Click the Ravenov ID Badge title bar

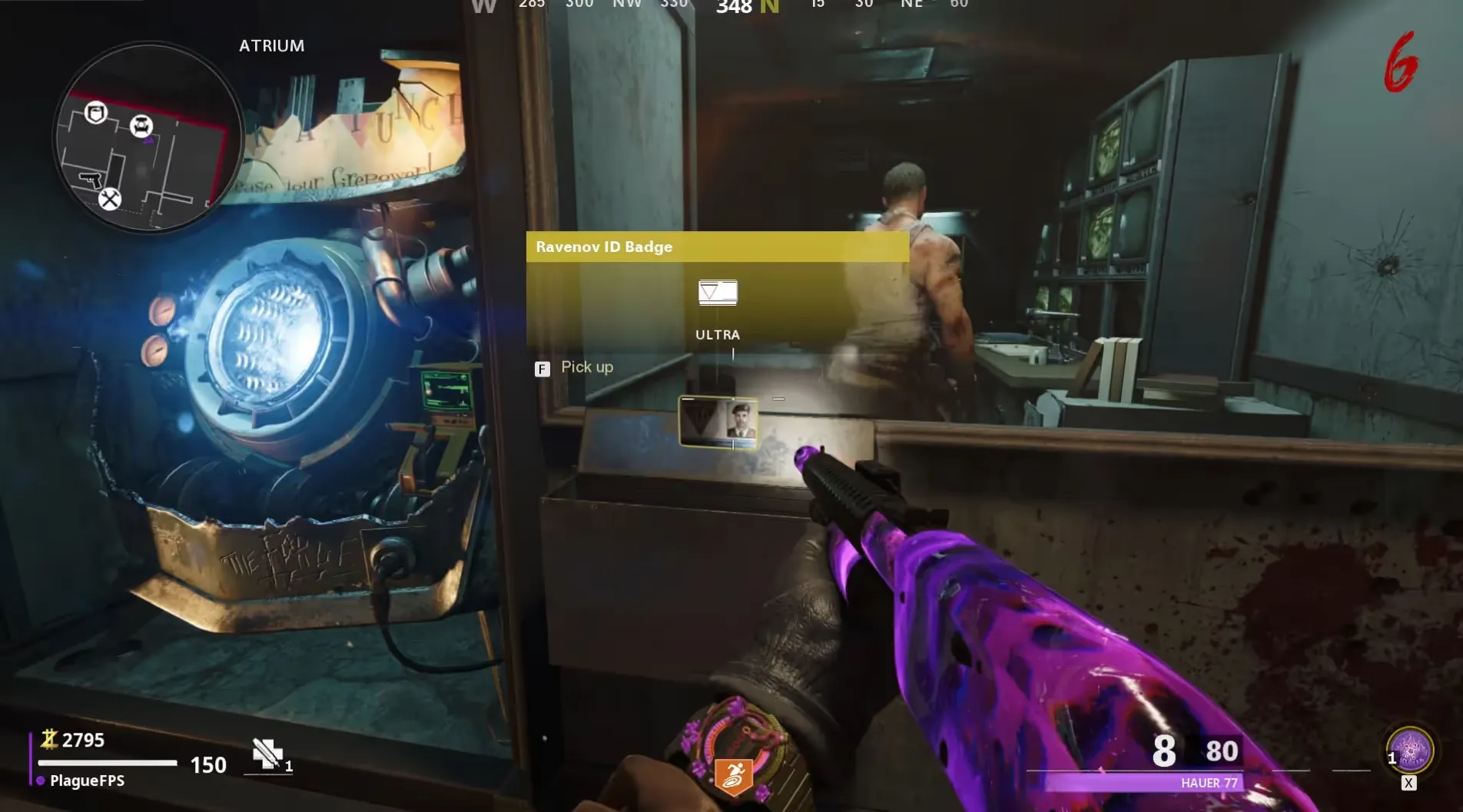[717, 247]
